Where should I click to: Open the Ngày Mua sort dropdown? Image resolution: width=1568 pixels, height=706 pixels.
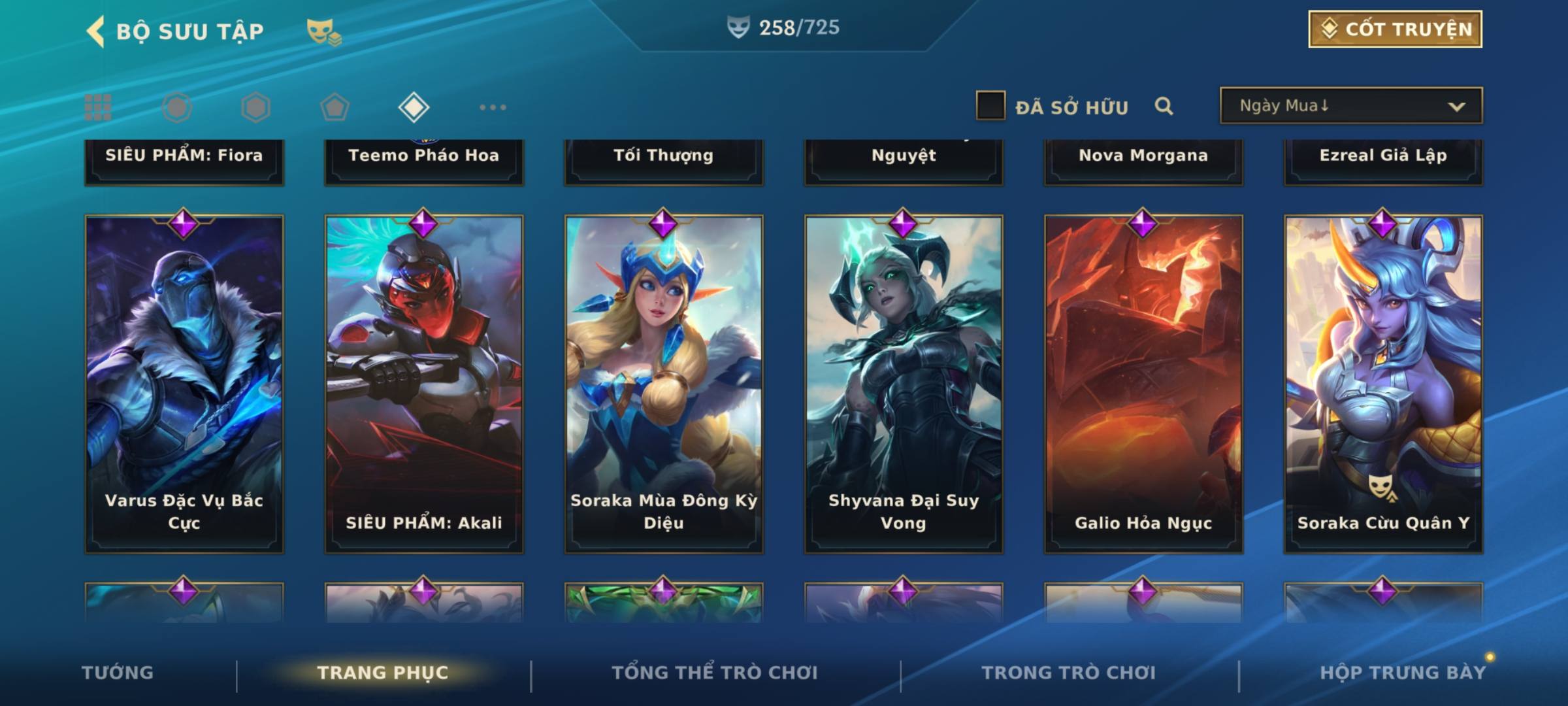pos(1350,106)
